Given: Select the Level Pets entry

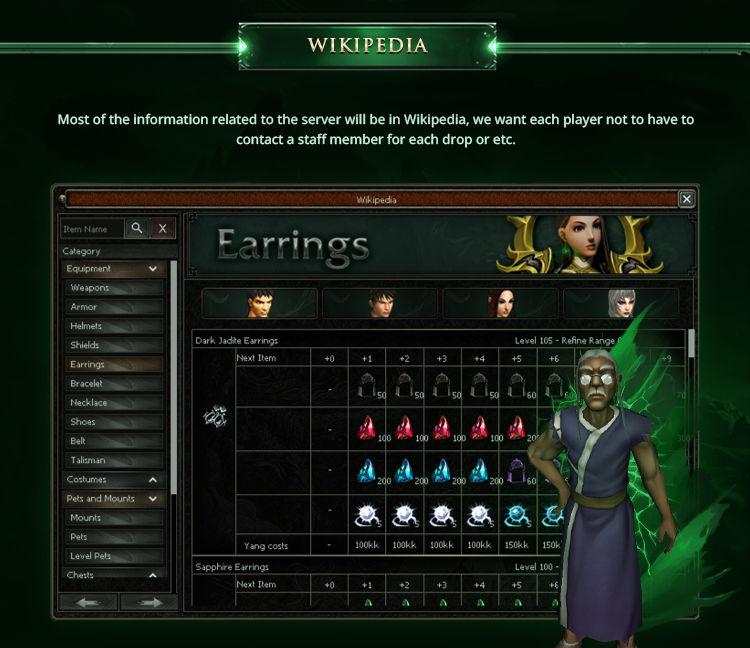Looking at the screenshot, I should pos(112,556).
